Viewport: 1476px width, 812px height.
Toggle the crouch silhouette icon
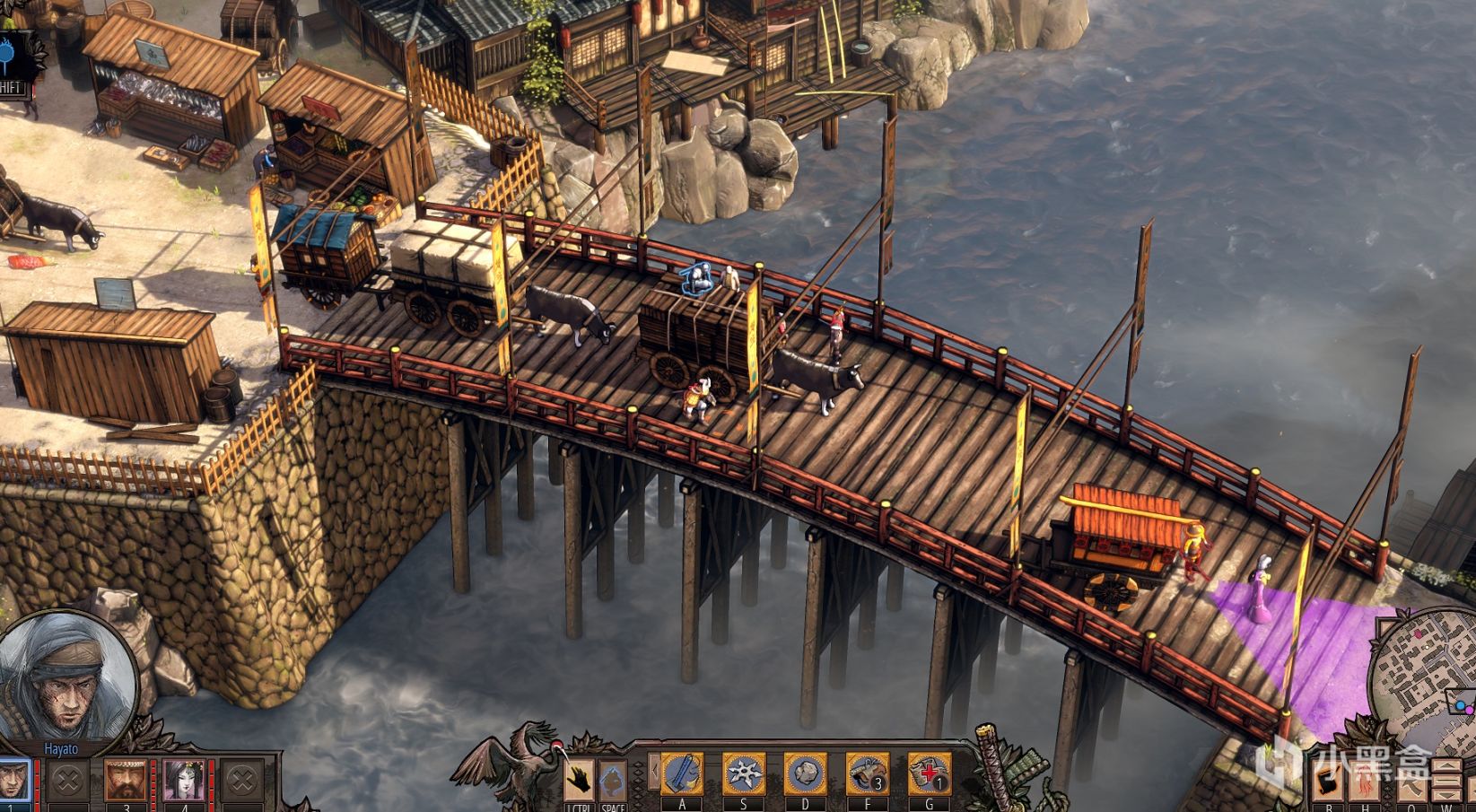(x=613, y=780)
